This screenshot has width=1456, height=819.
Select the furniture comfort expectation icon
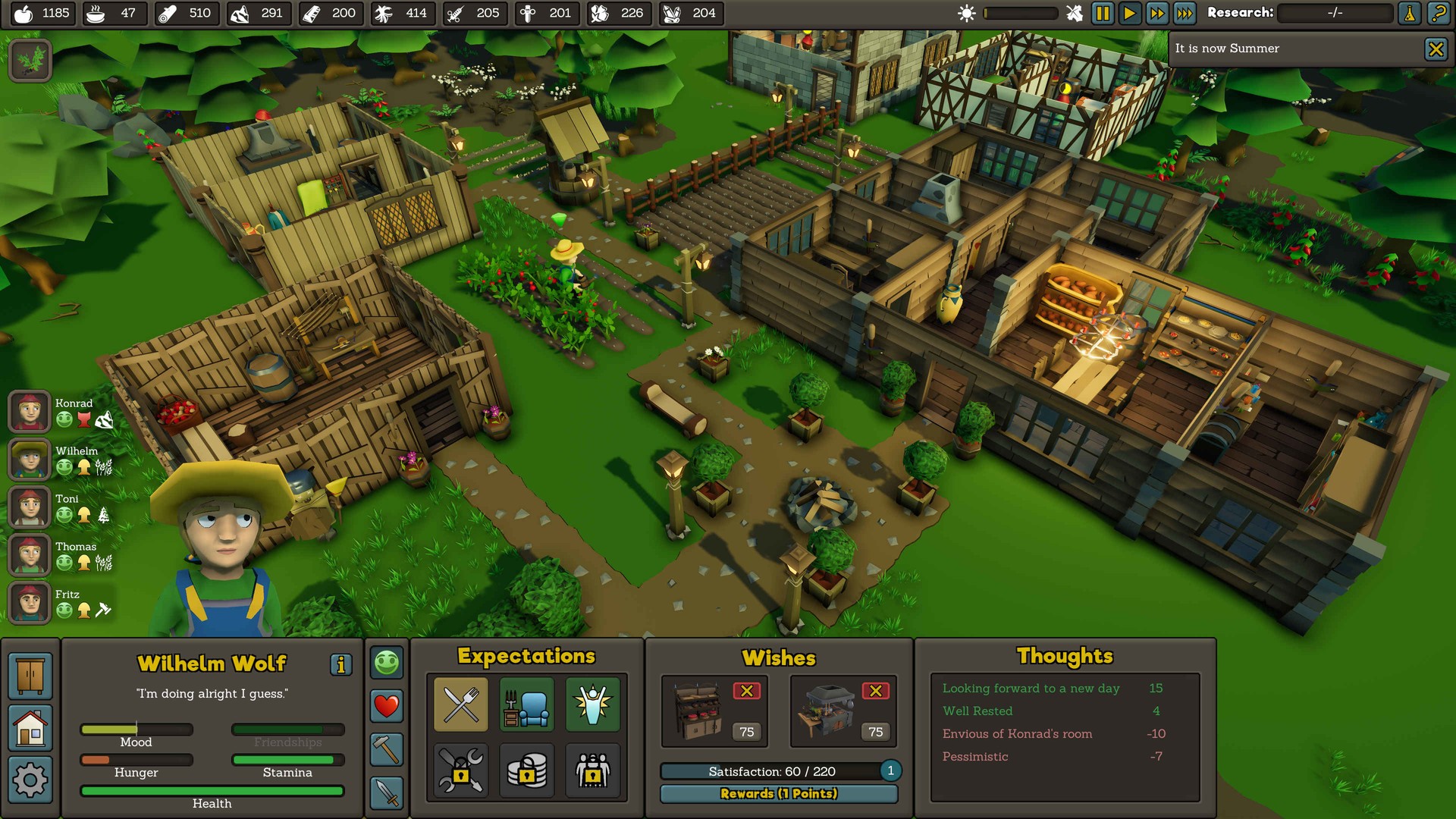pyautogui.click(x=526, y=704)
